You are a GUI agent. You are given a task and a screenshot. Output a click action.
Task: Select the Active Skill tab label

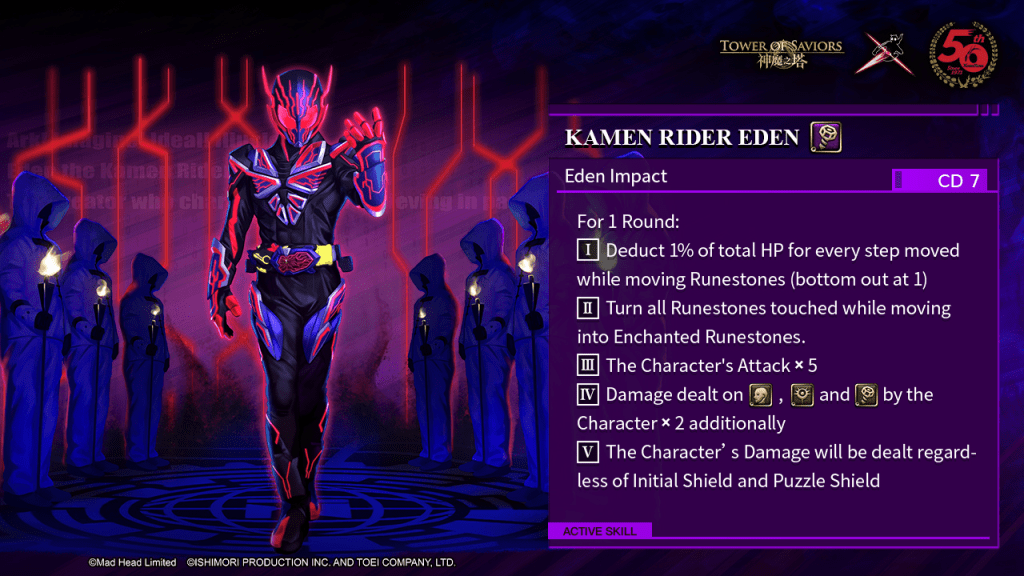tap(599, 531)
